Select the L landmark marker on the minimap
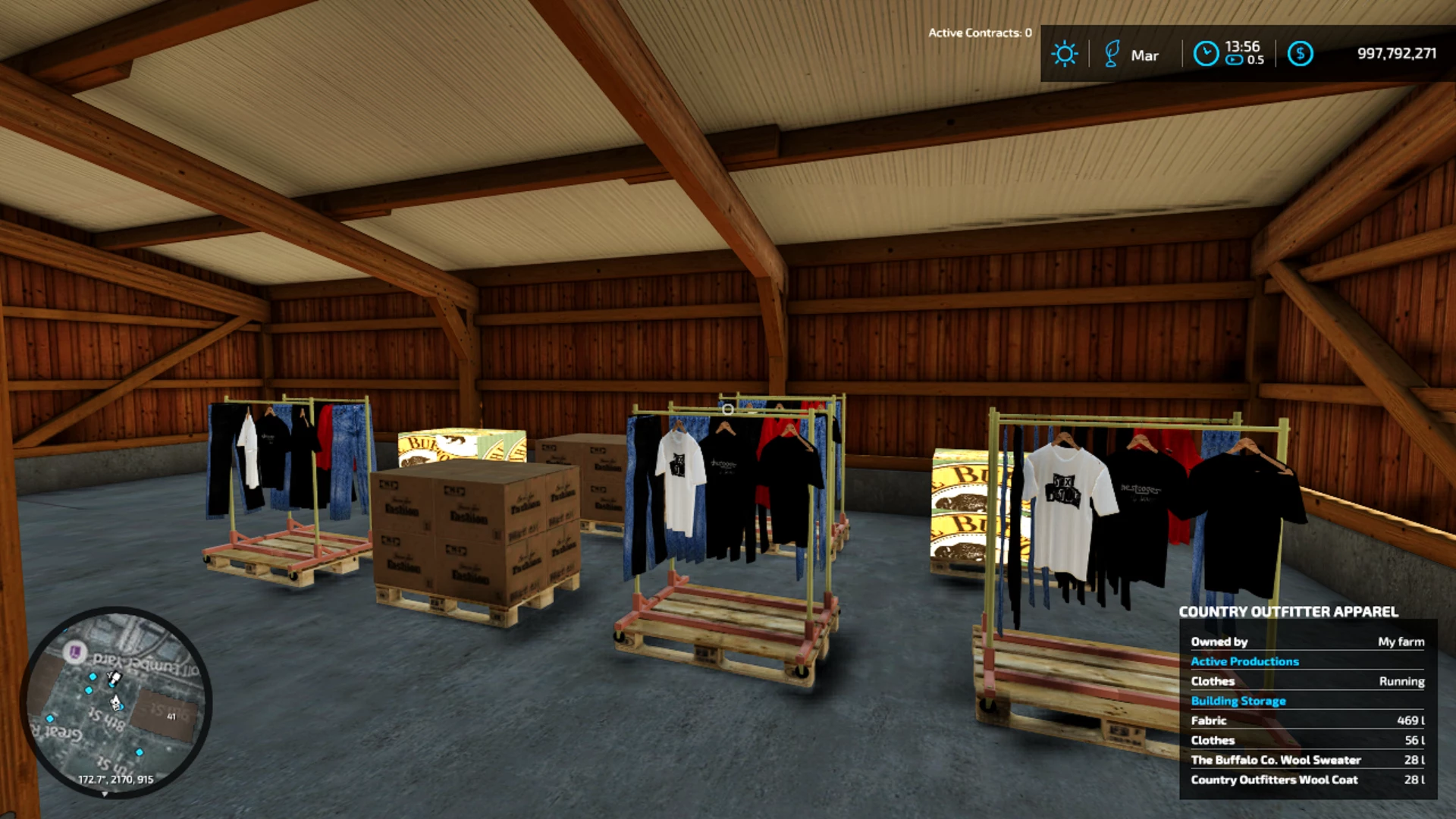Screen dimensions: 1456x819 tap(74, 652)
